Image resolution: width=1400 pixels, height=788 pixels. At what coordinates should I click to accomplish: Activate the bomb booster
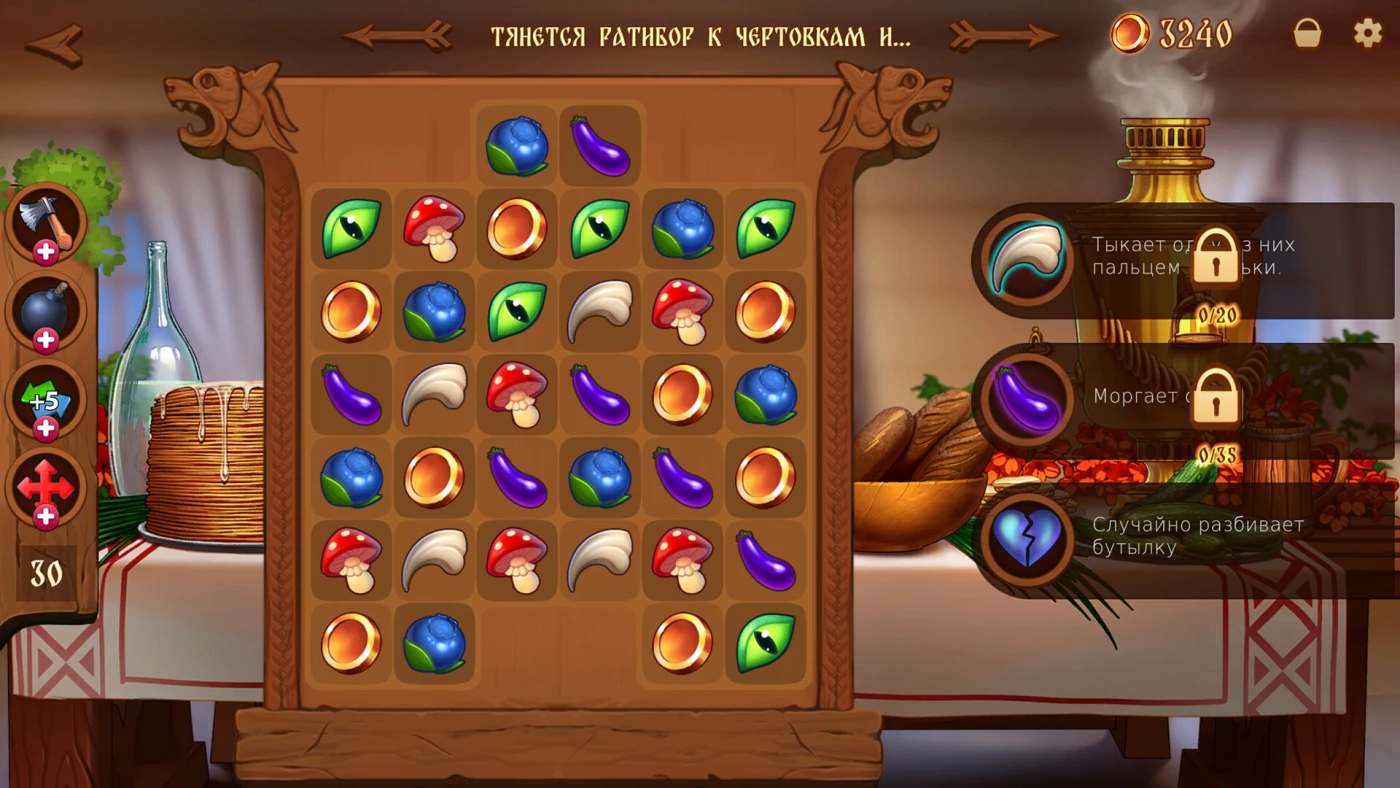[46, 311]
